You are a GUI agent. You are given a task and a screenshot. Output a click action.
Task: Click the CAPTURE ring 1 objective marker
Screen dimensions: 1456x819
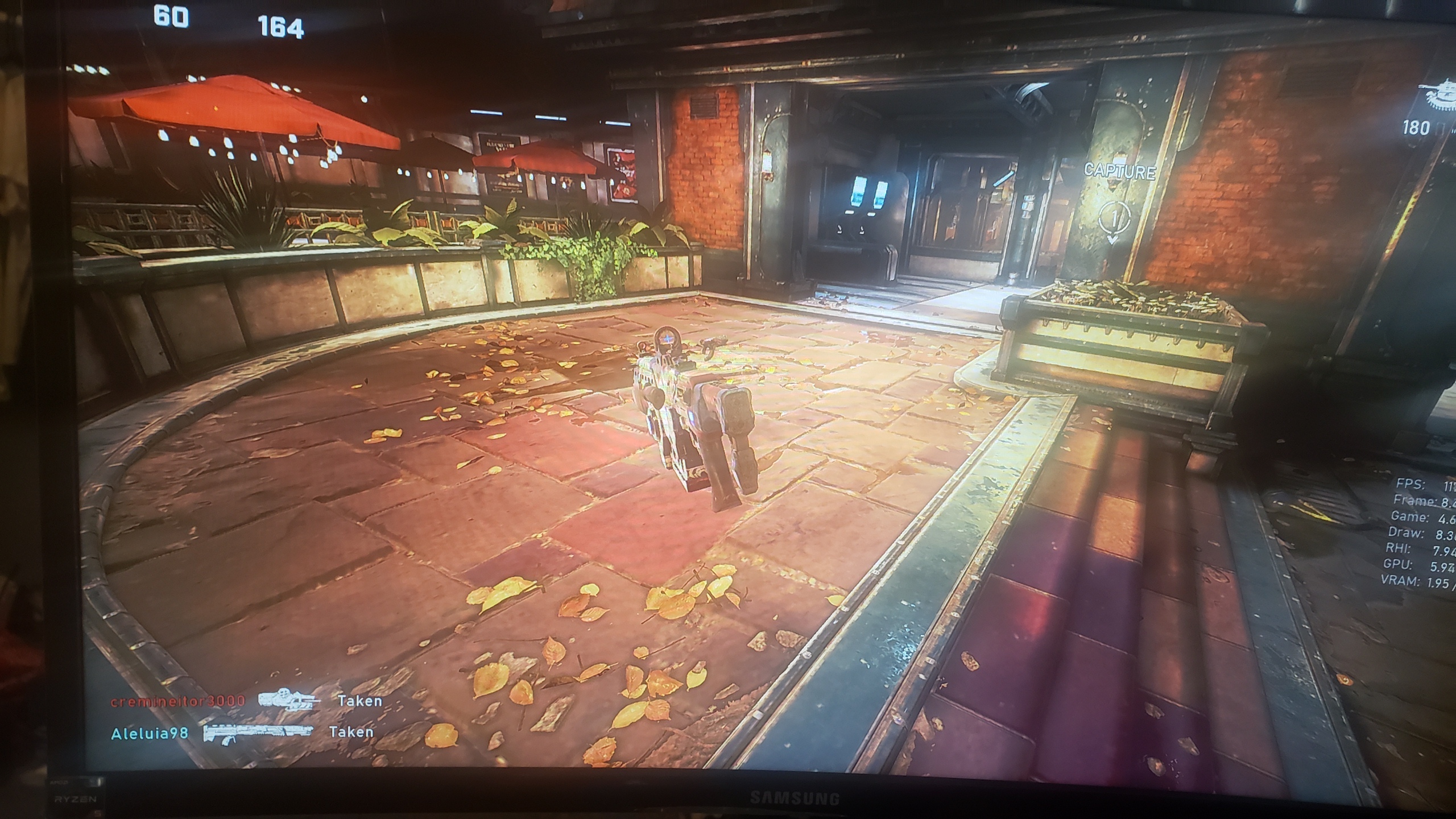(1112, 220)
